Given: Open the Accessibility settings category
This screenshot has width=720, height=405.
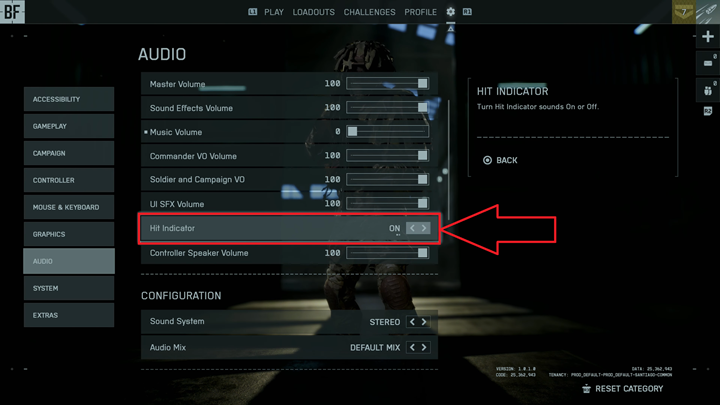Looking at the screenshot, I should (x=68, y=99).
